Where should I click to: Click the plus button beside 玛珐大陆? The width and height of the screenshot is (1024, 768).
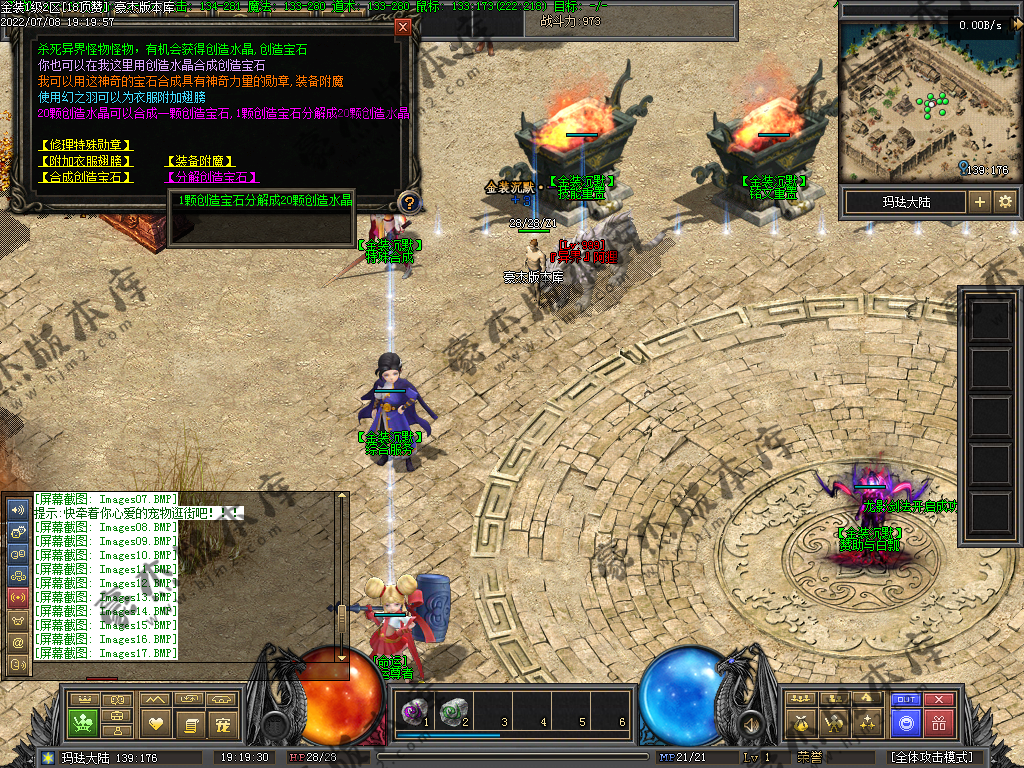click(x=980, y=202)
